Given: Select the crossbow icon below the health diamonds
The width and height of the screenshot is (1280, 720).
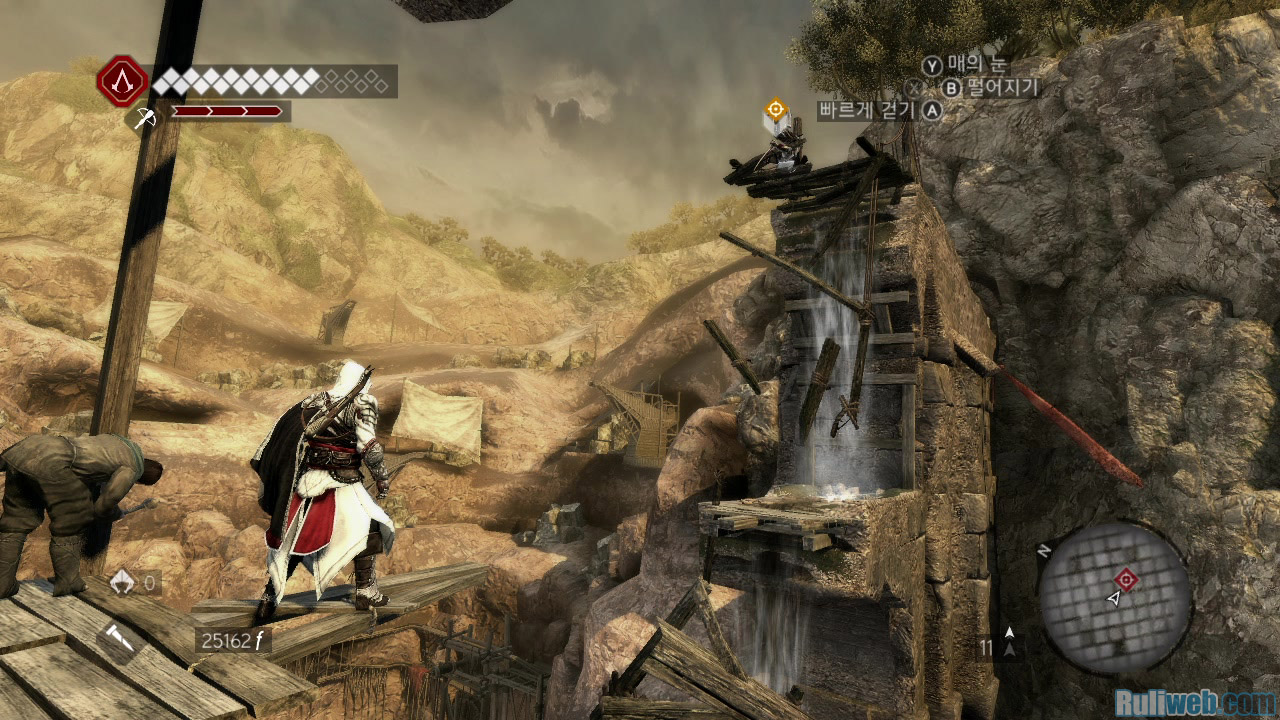Looking at the screenshot, I should (142, 119).
